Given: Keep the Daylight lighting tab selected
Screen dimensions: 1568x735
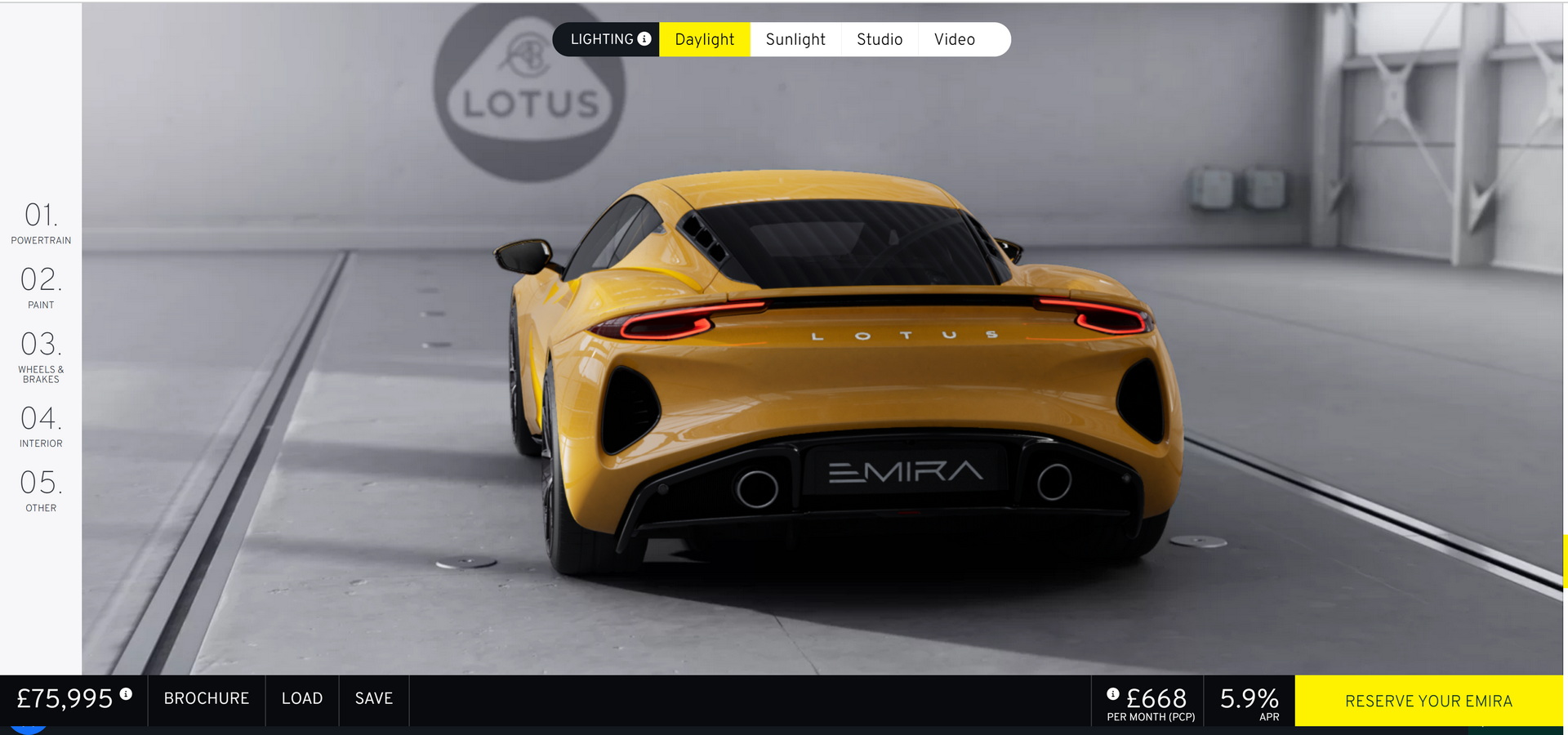Looking at the screenshot, I should pos(704,38).
